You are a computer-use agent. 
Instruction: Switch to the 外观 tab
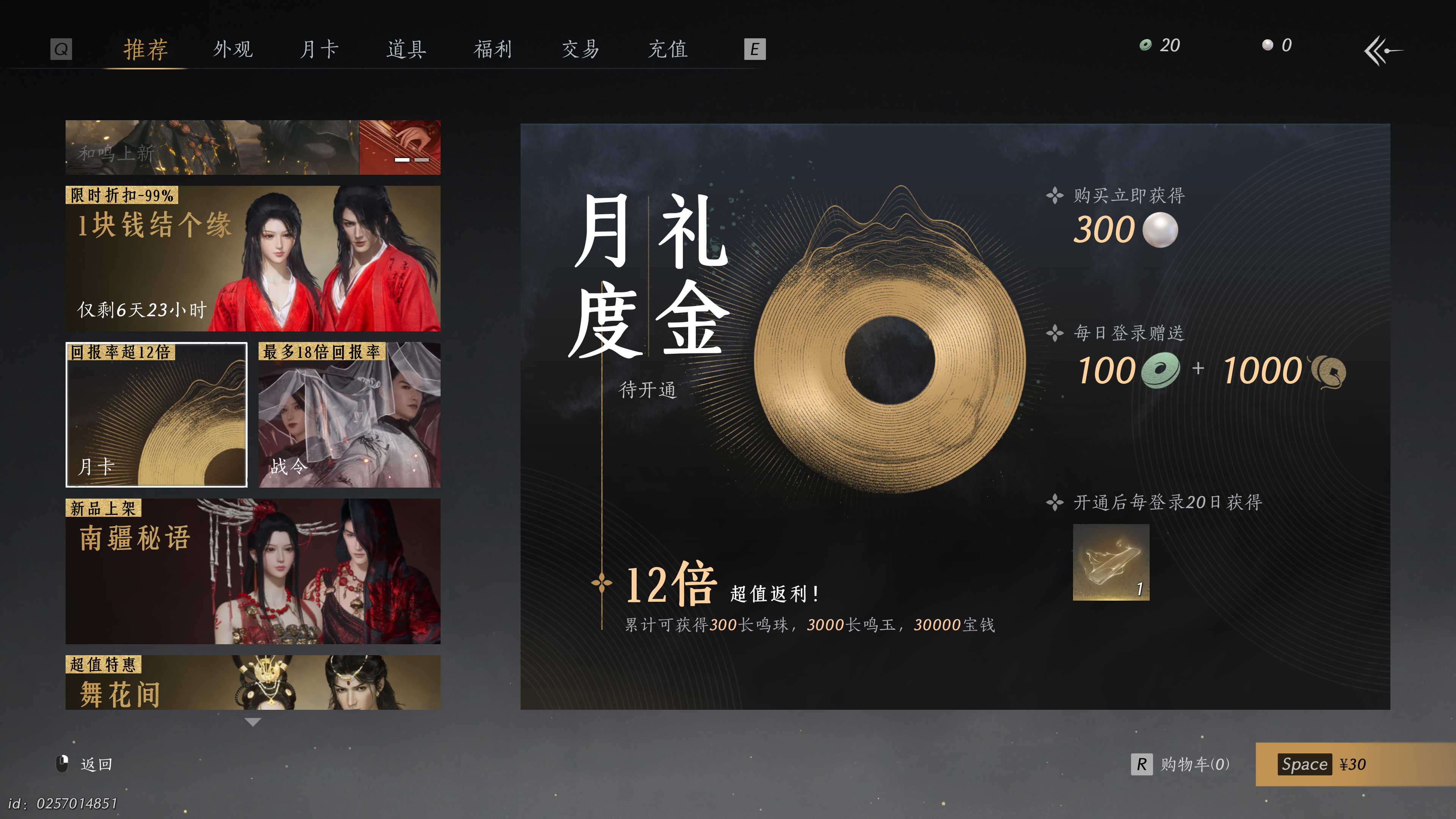(233, 50)
